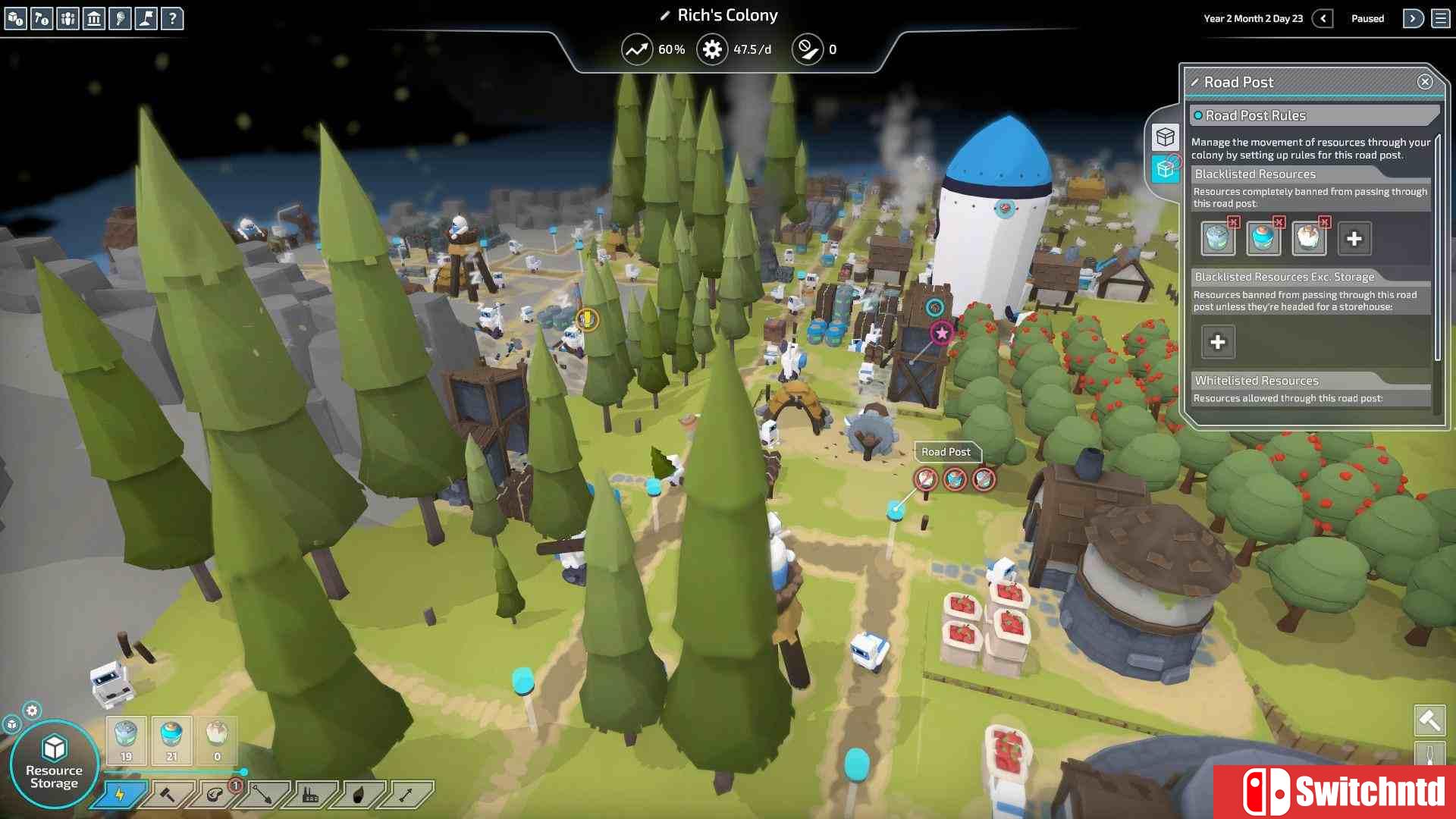Step back a day with the left arrow
This screenshot has height=819, width=1456.
tap(1323, 18)
